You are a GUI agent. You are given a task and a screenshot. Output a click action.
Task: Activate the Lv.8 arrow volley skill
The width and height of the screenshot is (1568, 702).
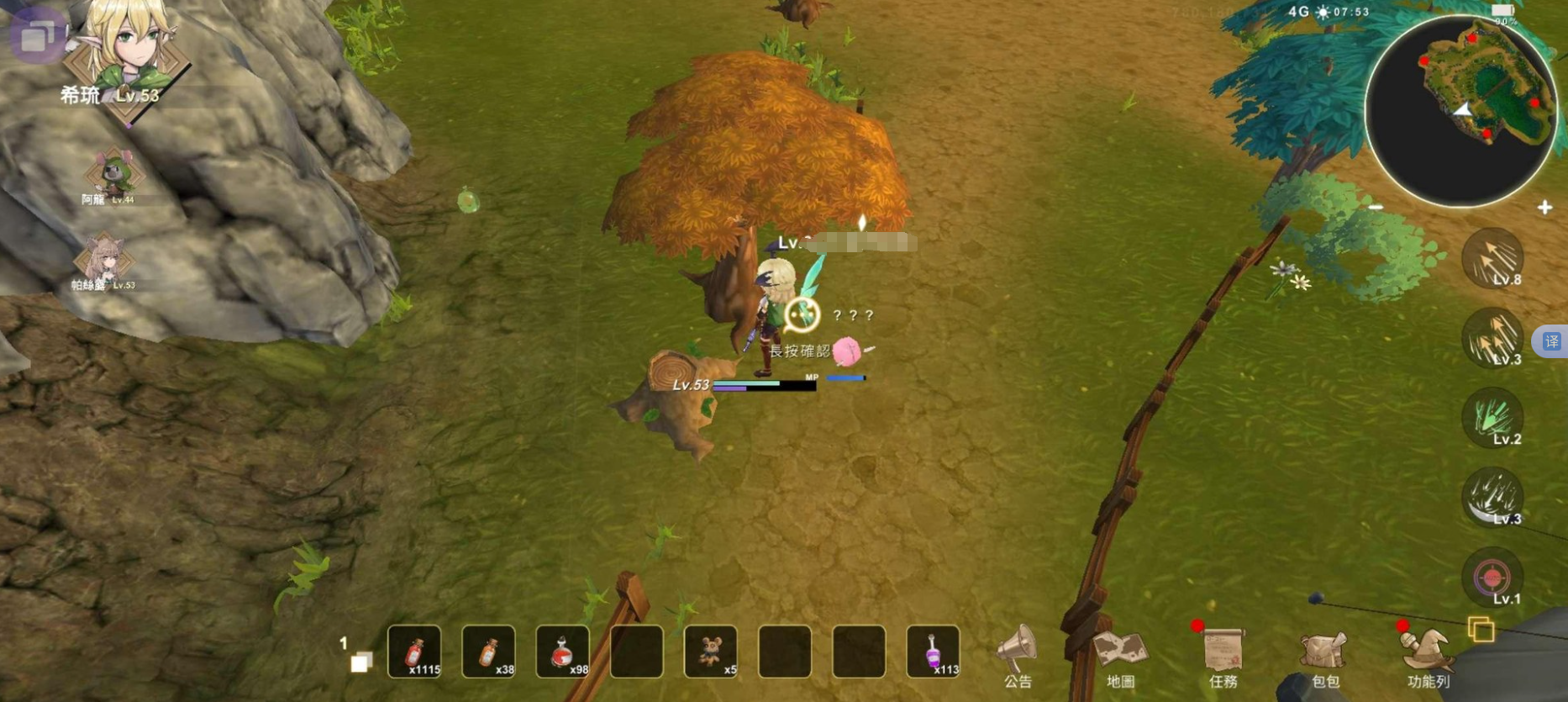[1492, 258]
